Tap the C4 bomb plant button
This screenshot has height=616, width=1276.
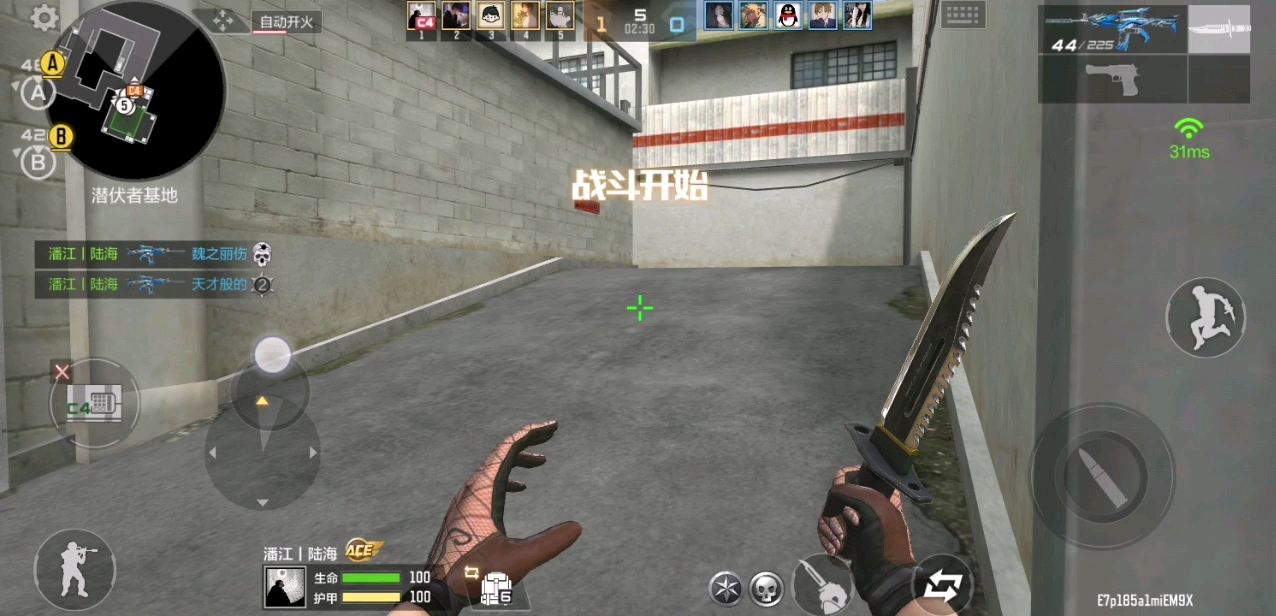tap(95, 403)
